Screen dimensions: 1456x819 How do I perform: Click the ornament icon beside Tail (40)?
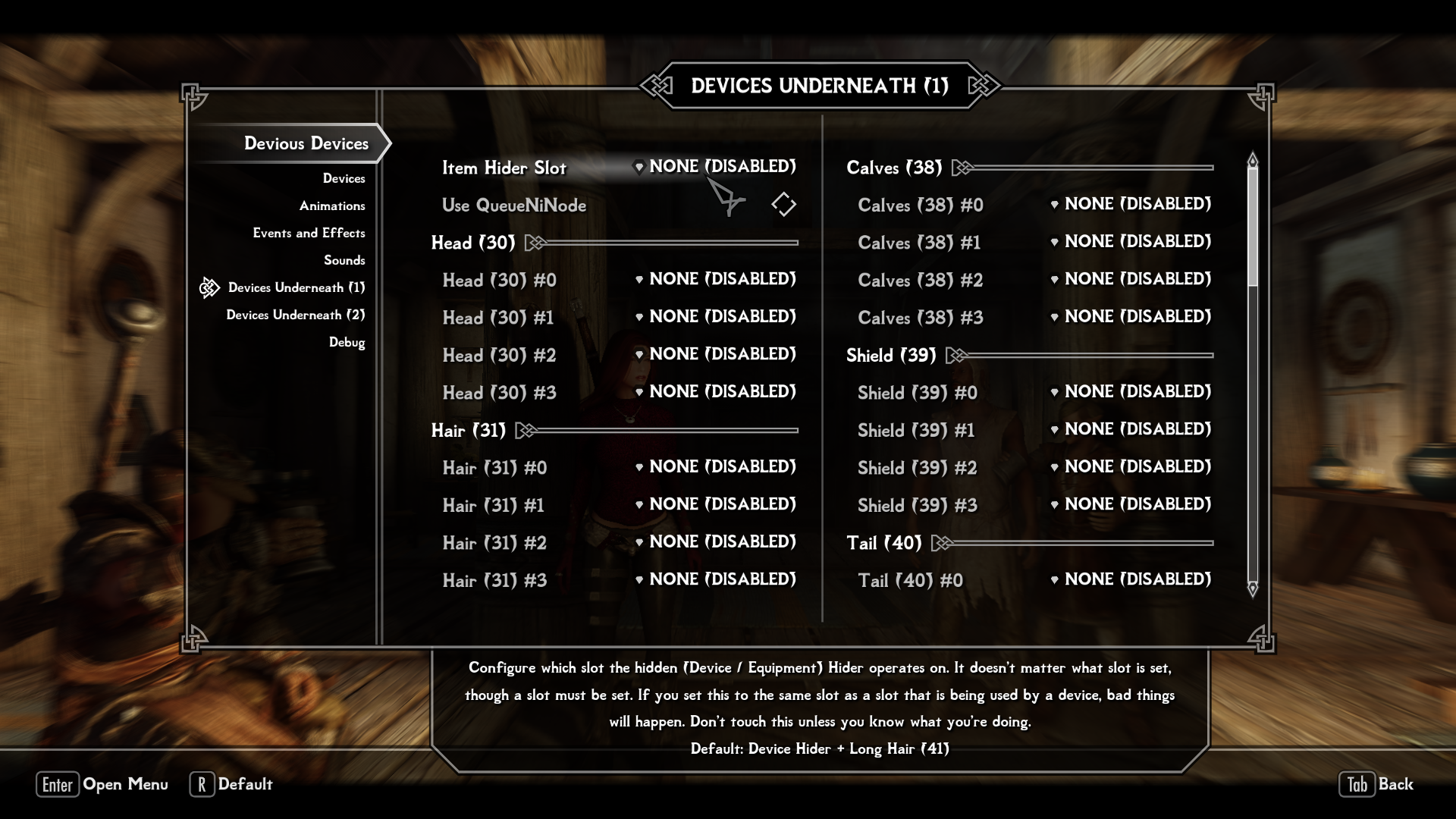click(x=940, y=543)
